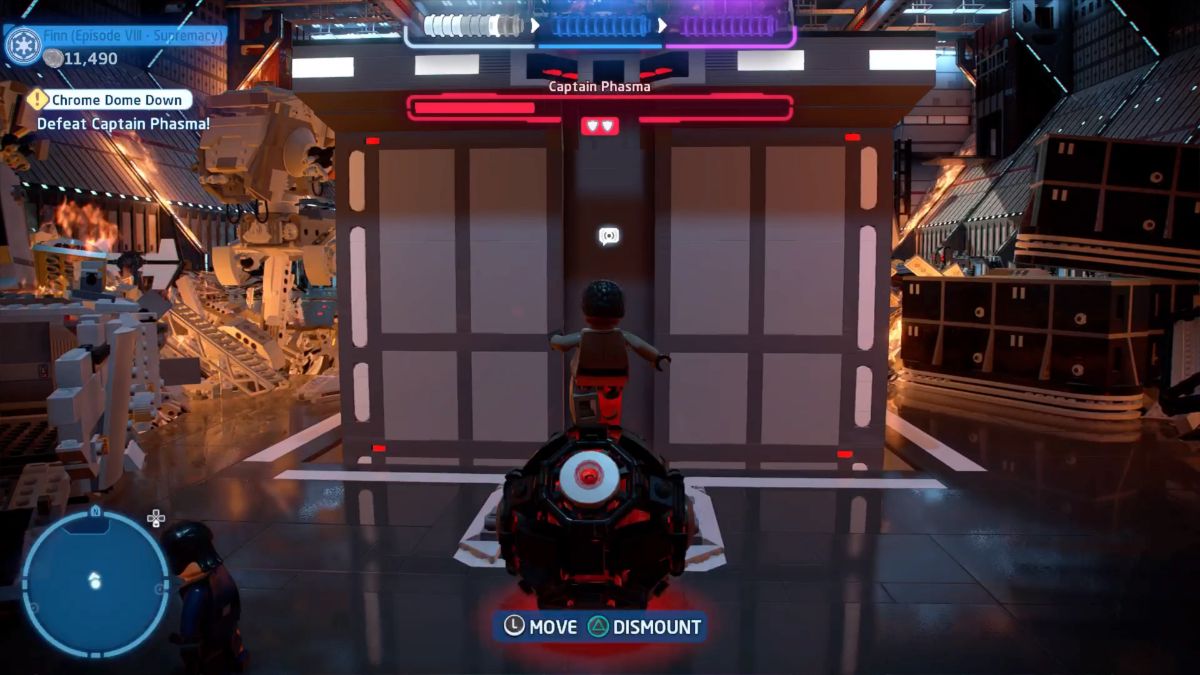
Task: Select the Chrome Dome Down objective tracker
Action: coord(108,100)
